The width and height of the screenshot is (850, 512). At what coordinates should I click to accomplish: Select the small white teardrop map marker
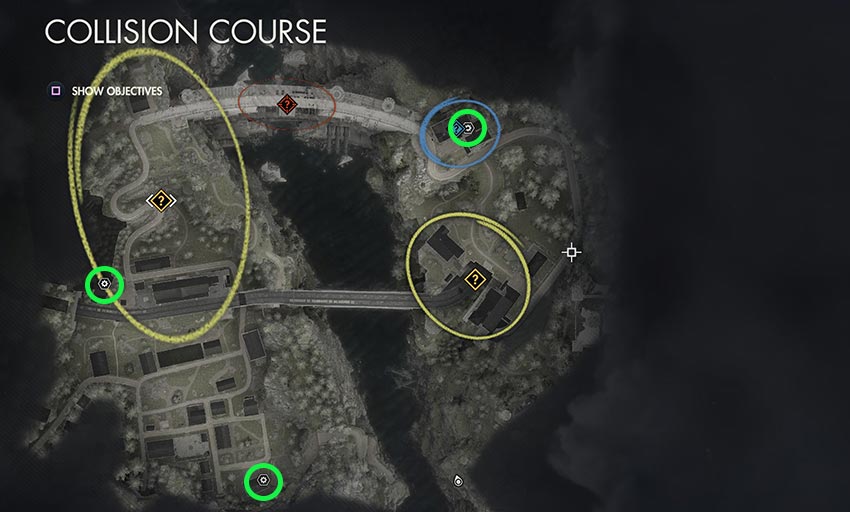click(458, 481)
